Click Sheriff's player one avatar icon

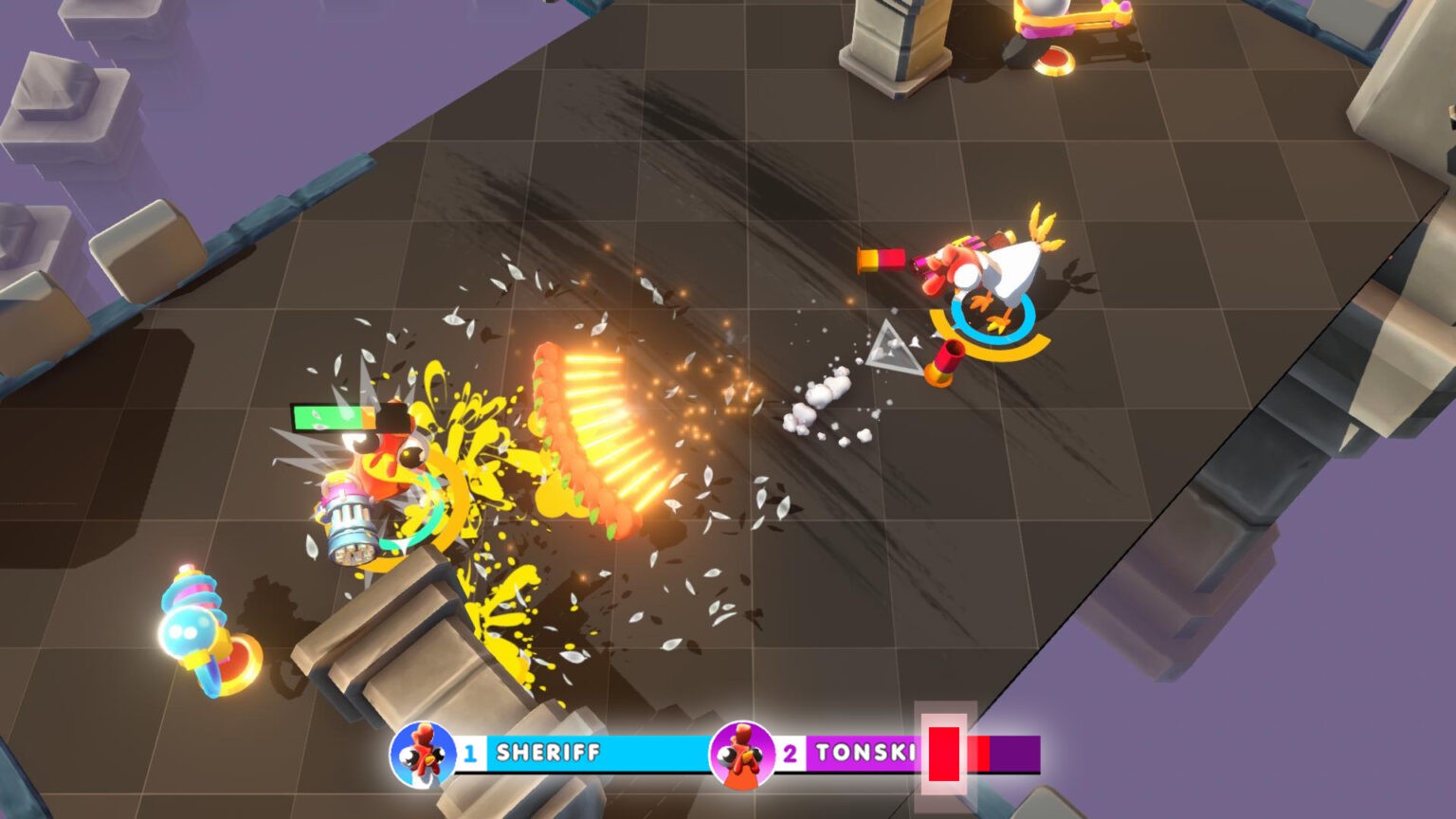click(x=423, y=754)
